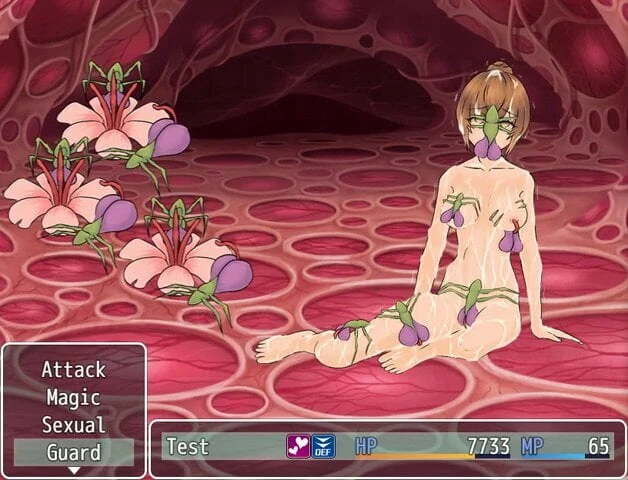Select the Guard command
The image size is (628, 480).
click(73, 452)
